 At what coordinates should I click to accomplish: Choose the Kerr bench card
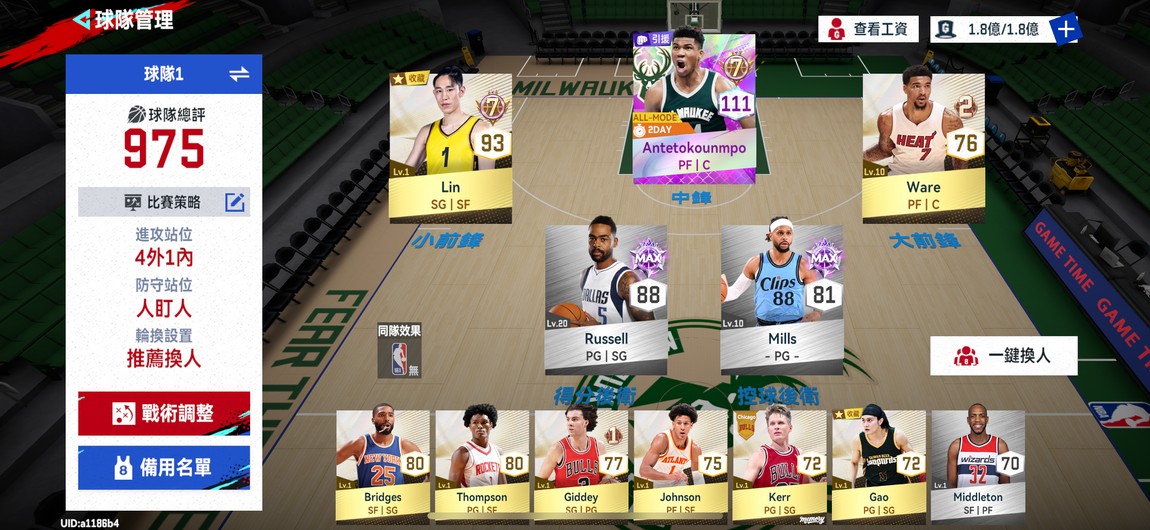point(779,464)
